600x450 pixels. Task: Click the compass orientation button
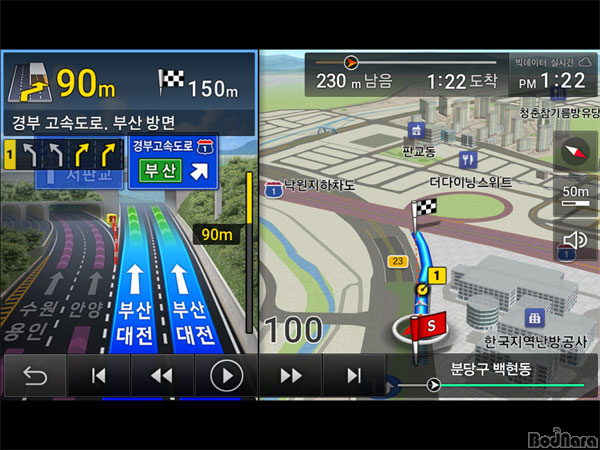point(575,151)
